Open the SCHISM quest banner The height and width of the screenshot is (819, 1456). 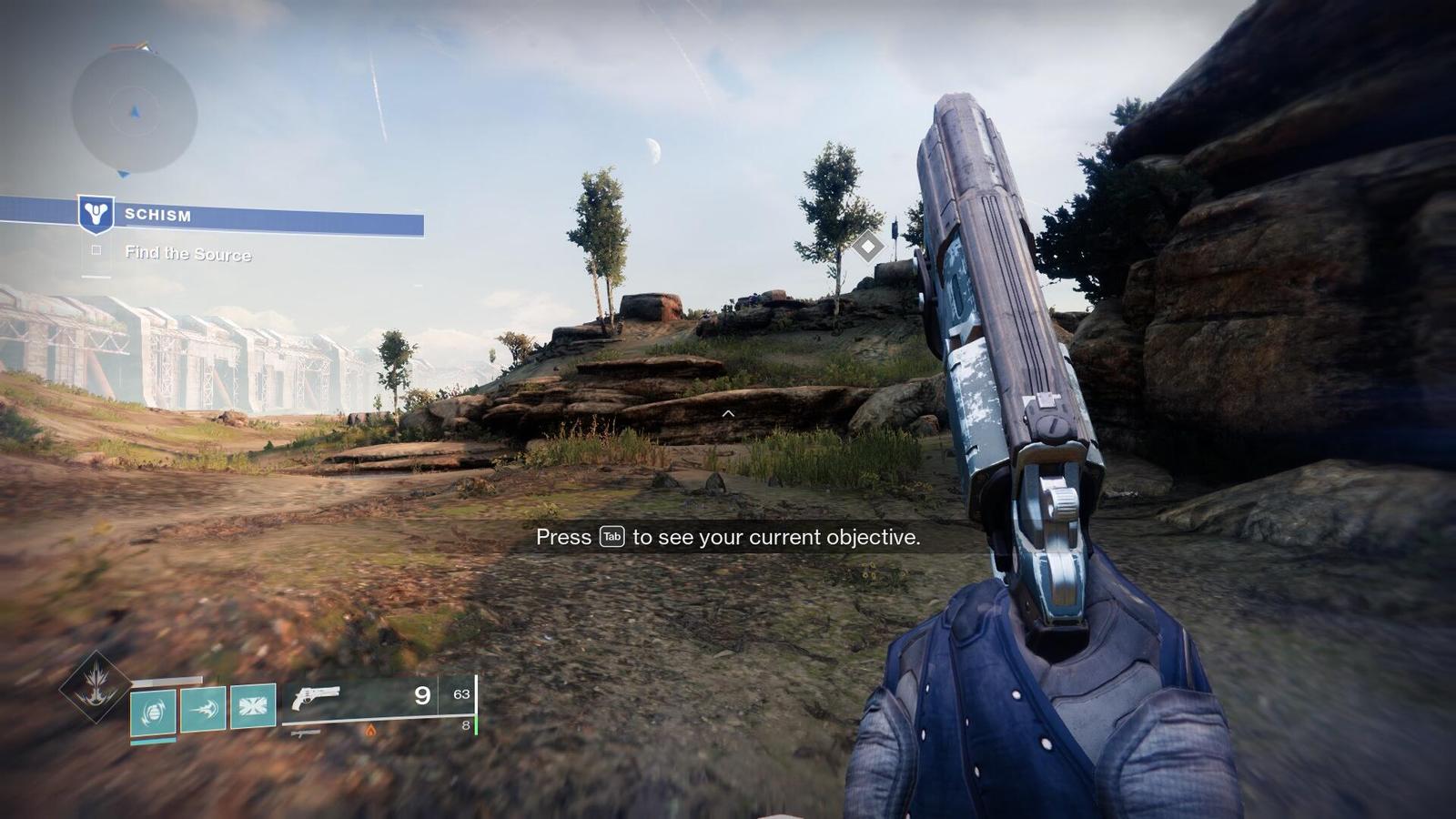pos(255,216)
